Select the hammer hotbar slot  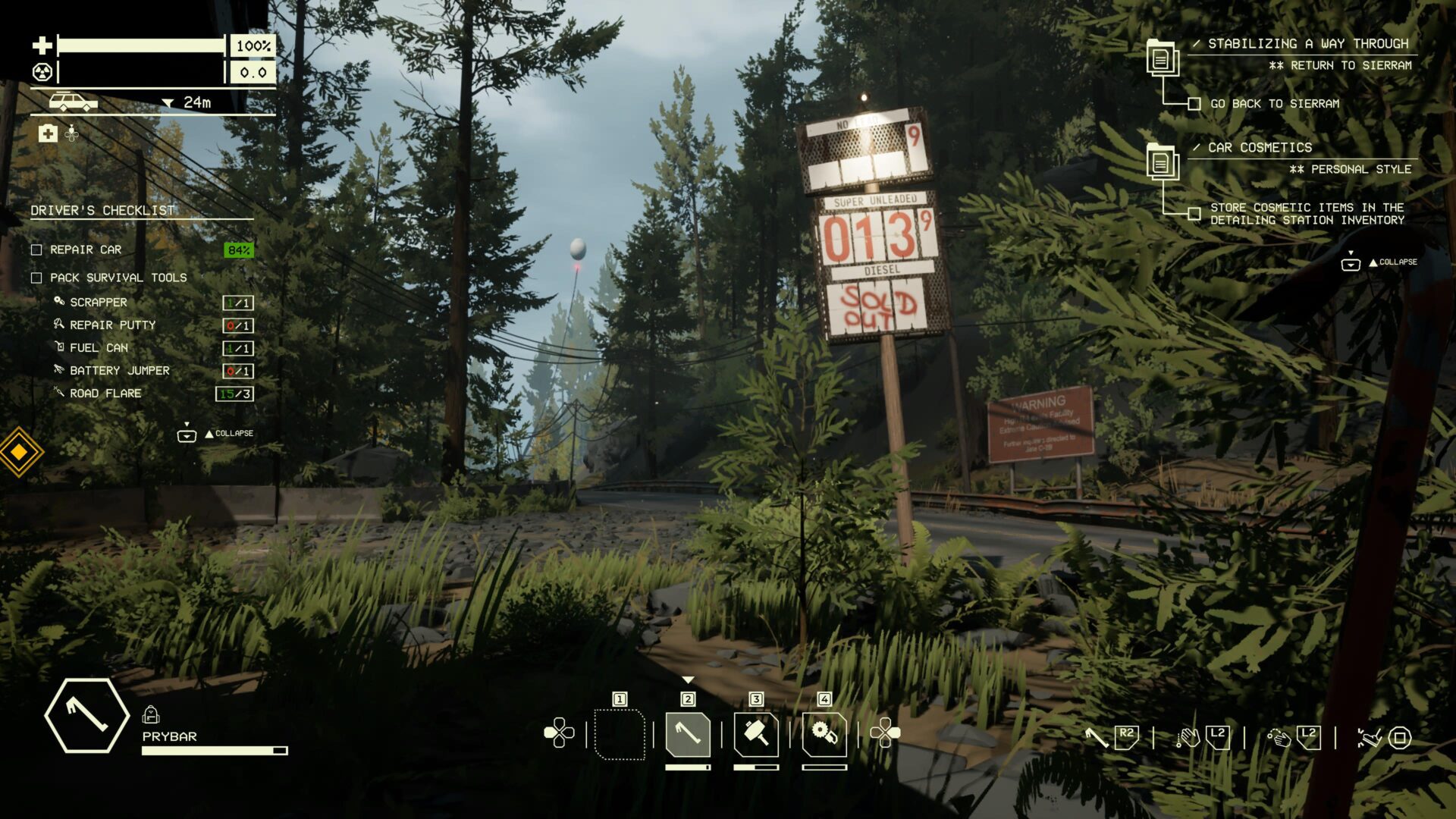click(756, 734)
